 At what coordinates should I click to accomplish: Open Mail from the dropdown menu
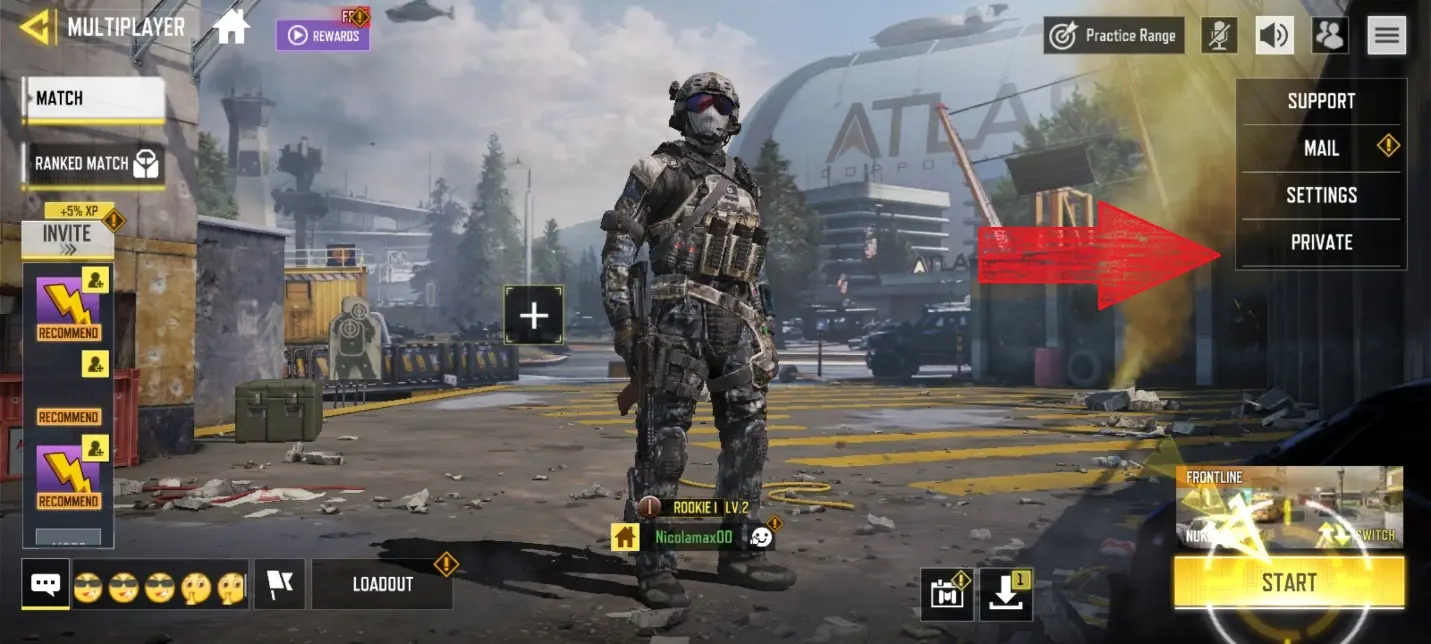(1321, 148)
